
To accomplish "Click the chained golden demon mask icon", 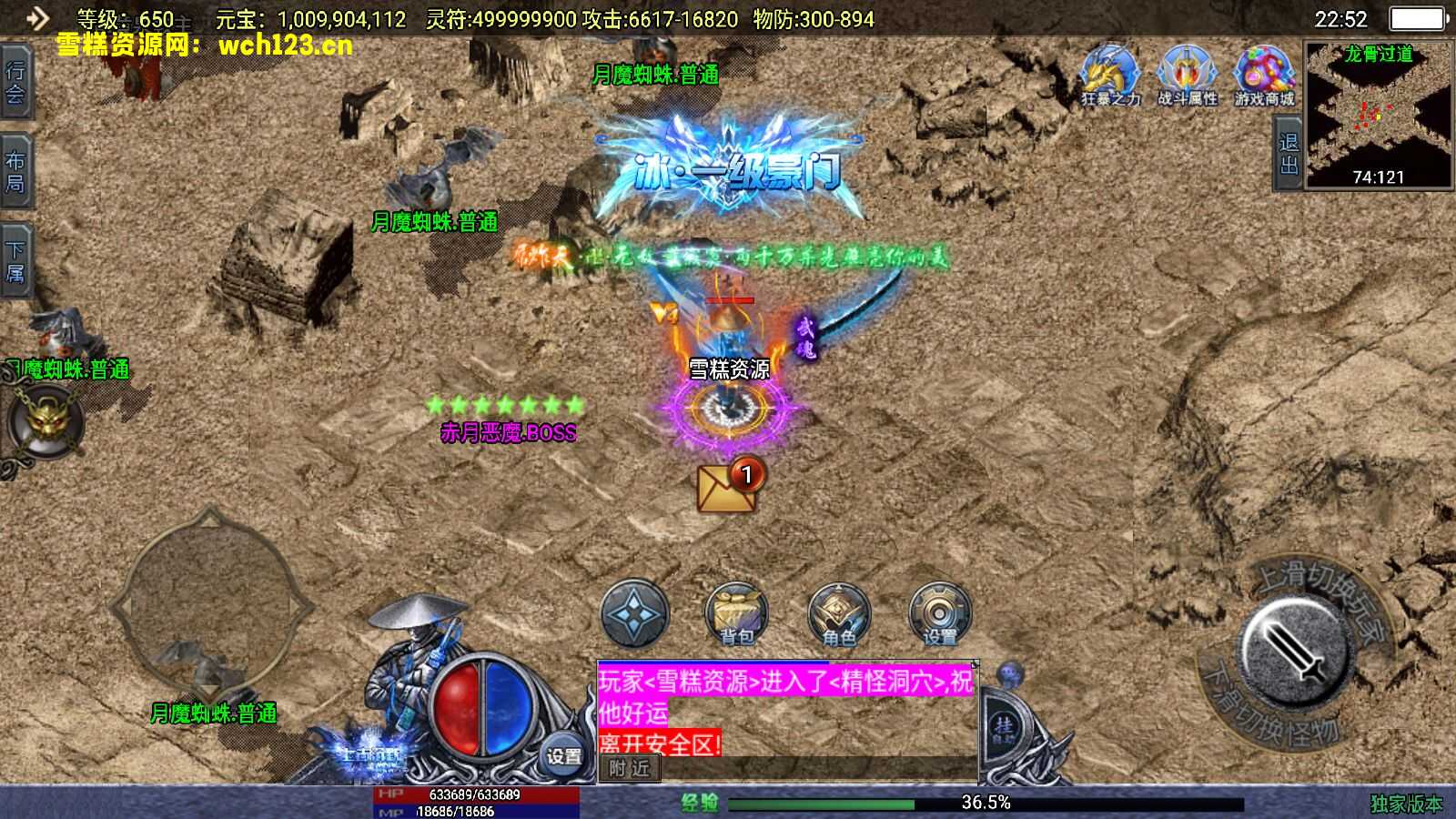I will coord(45,421).
